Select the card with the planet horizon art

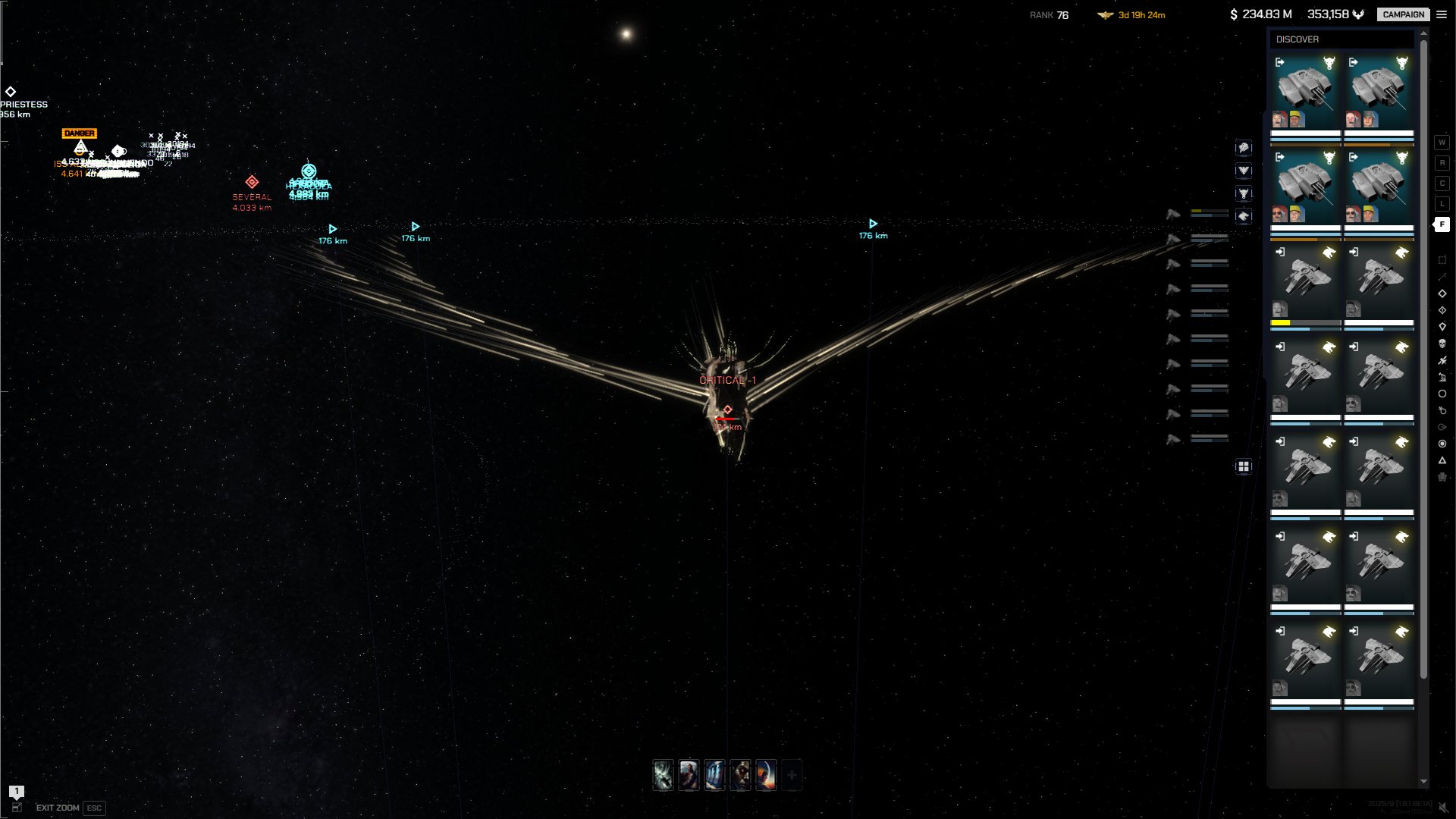[766, 775]
